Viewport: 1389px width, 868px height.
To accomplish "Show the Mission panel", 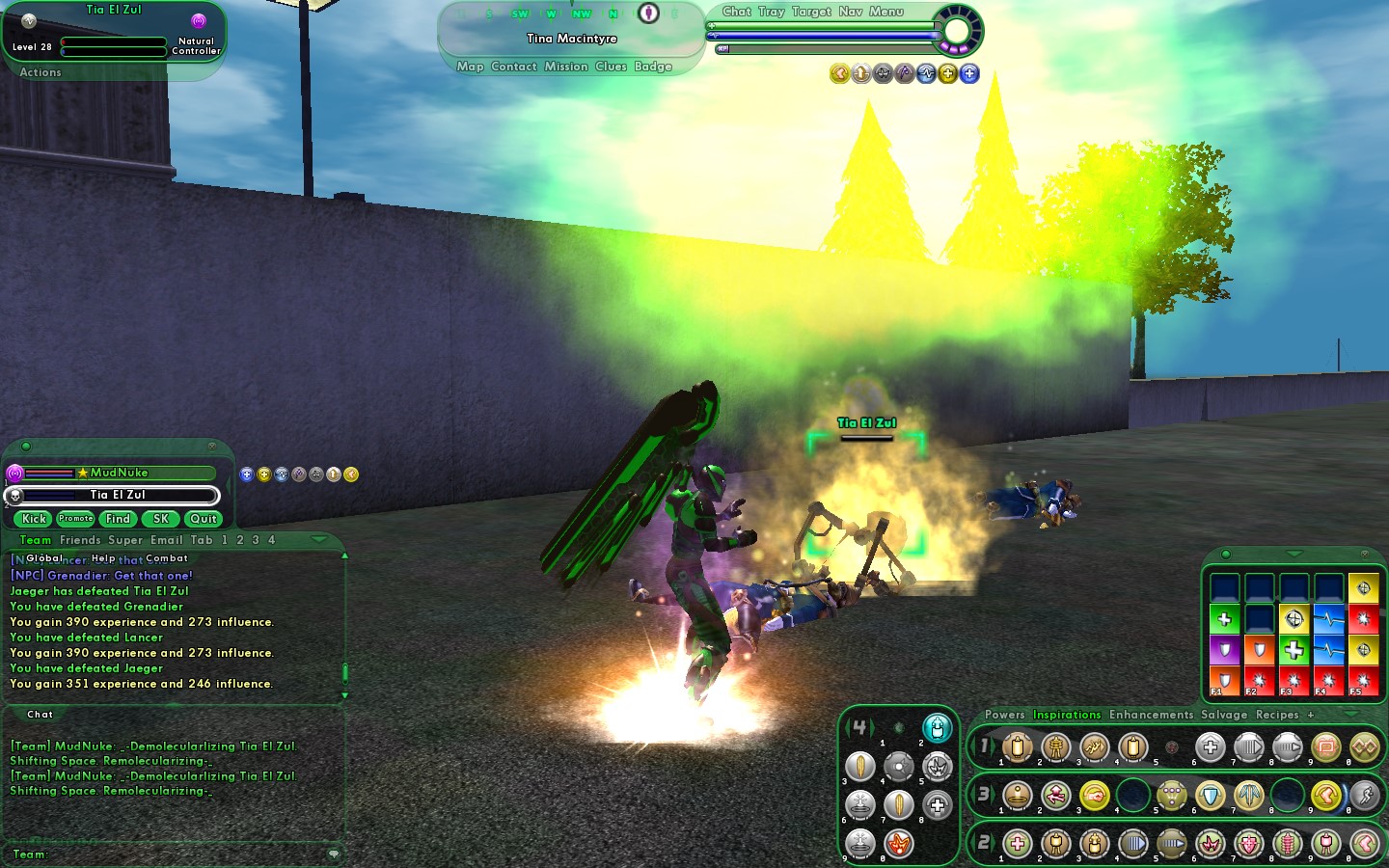I will pyautogui.click(x=565, y=67).
